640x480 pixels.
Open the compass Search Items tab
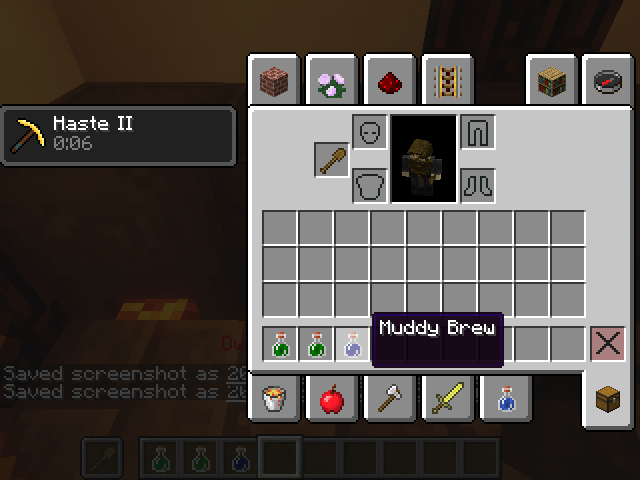[608, 81]
